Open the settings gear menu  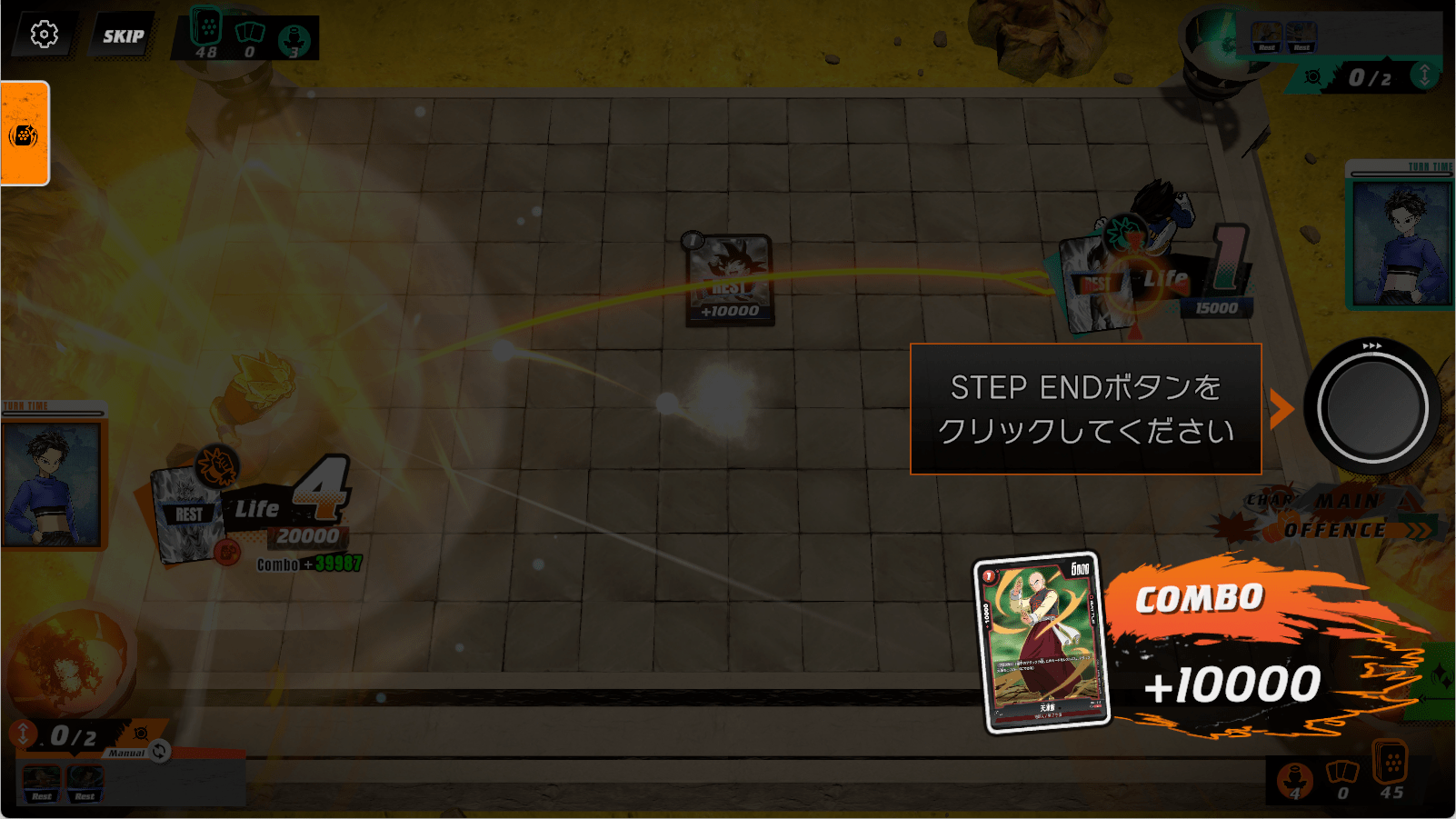(x=44, y=35)
